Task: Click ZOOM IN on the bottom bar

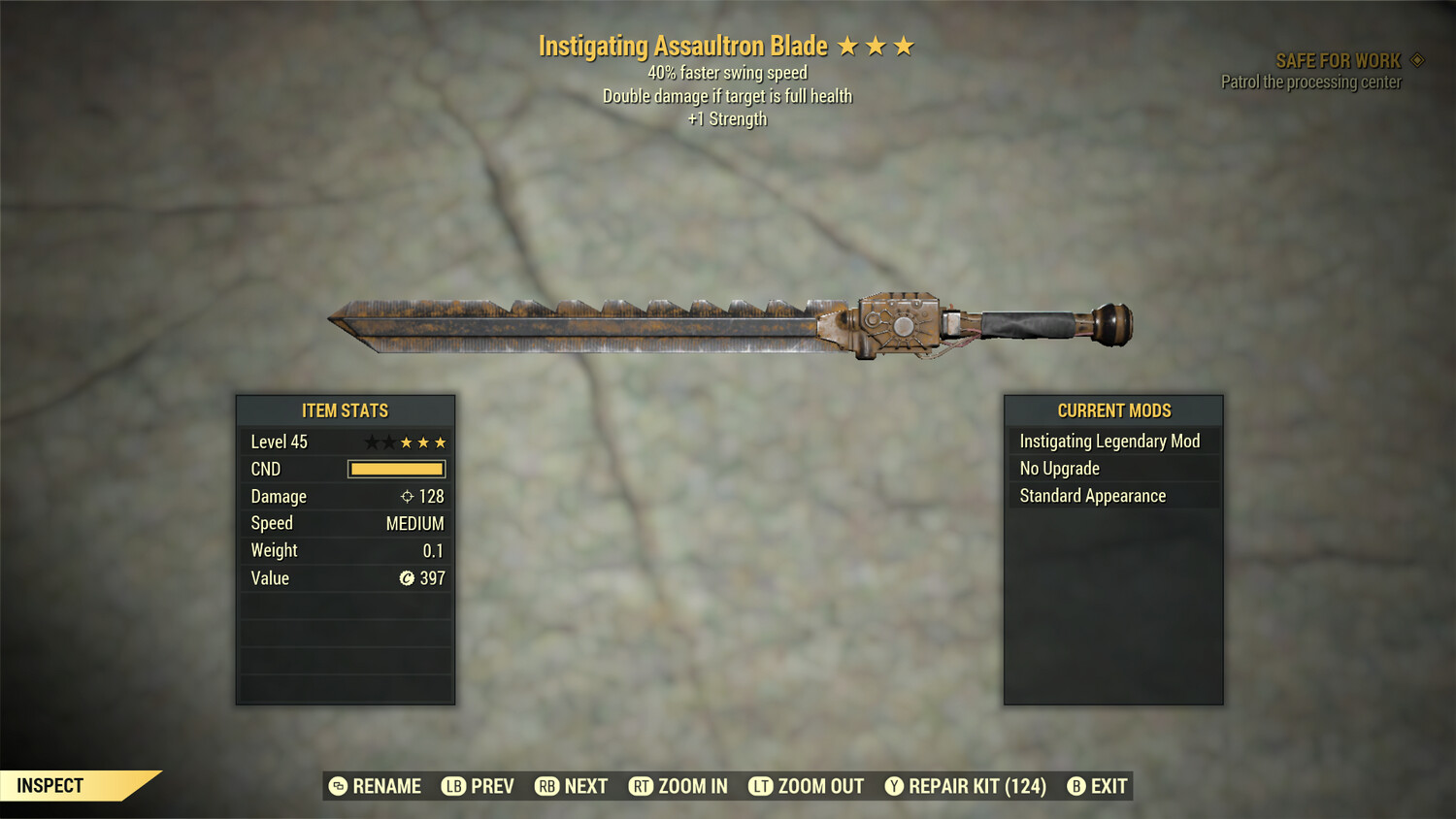Action: [x=678, y=786]
